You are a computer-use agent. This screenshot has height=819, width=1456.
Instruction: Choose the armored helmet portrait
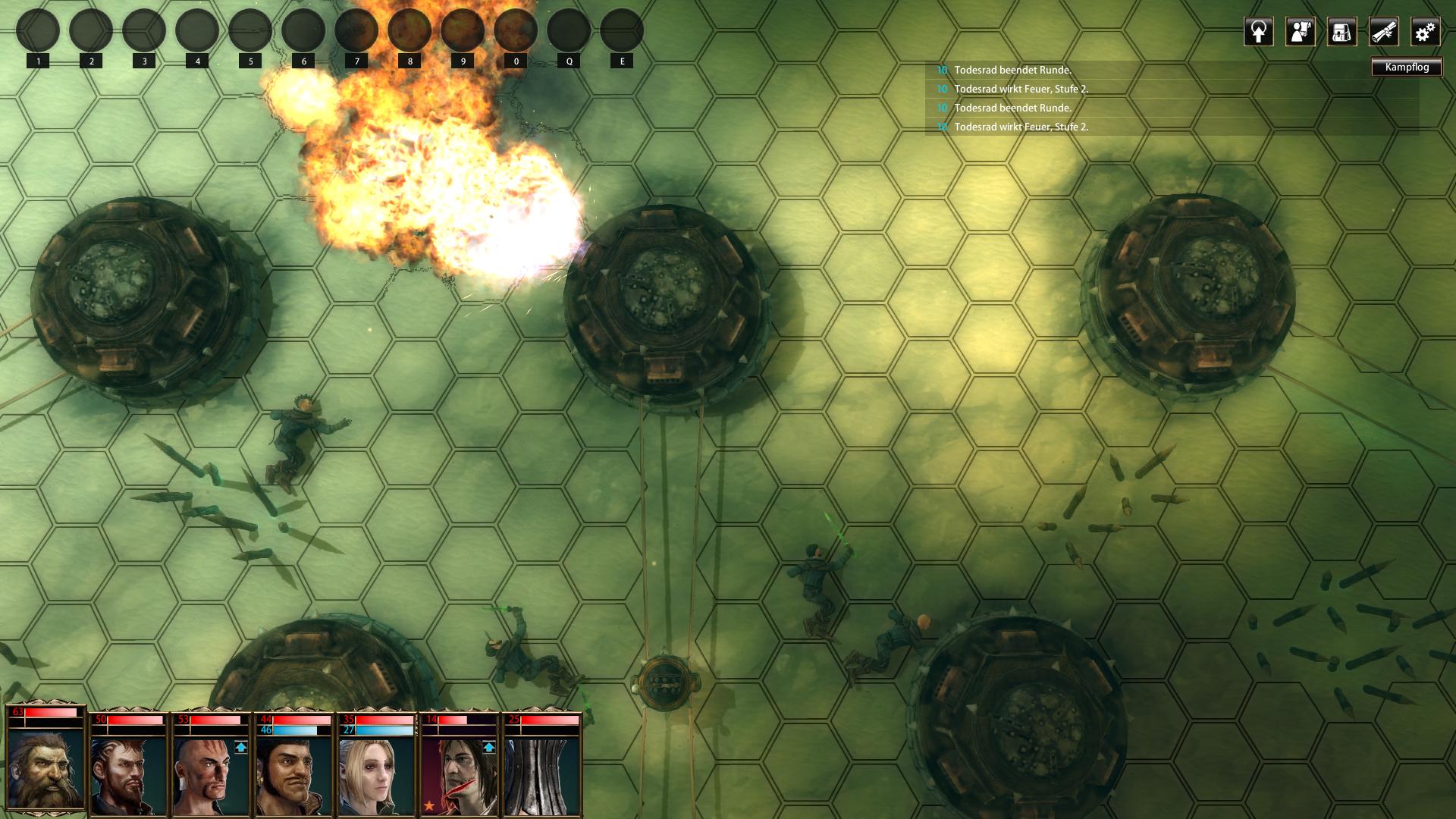[x=541, y=775]
